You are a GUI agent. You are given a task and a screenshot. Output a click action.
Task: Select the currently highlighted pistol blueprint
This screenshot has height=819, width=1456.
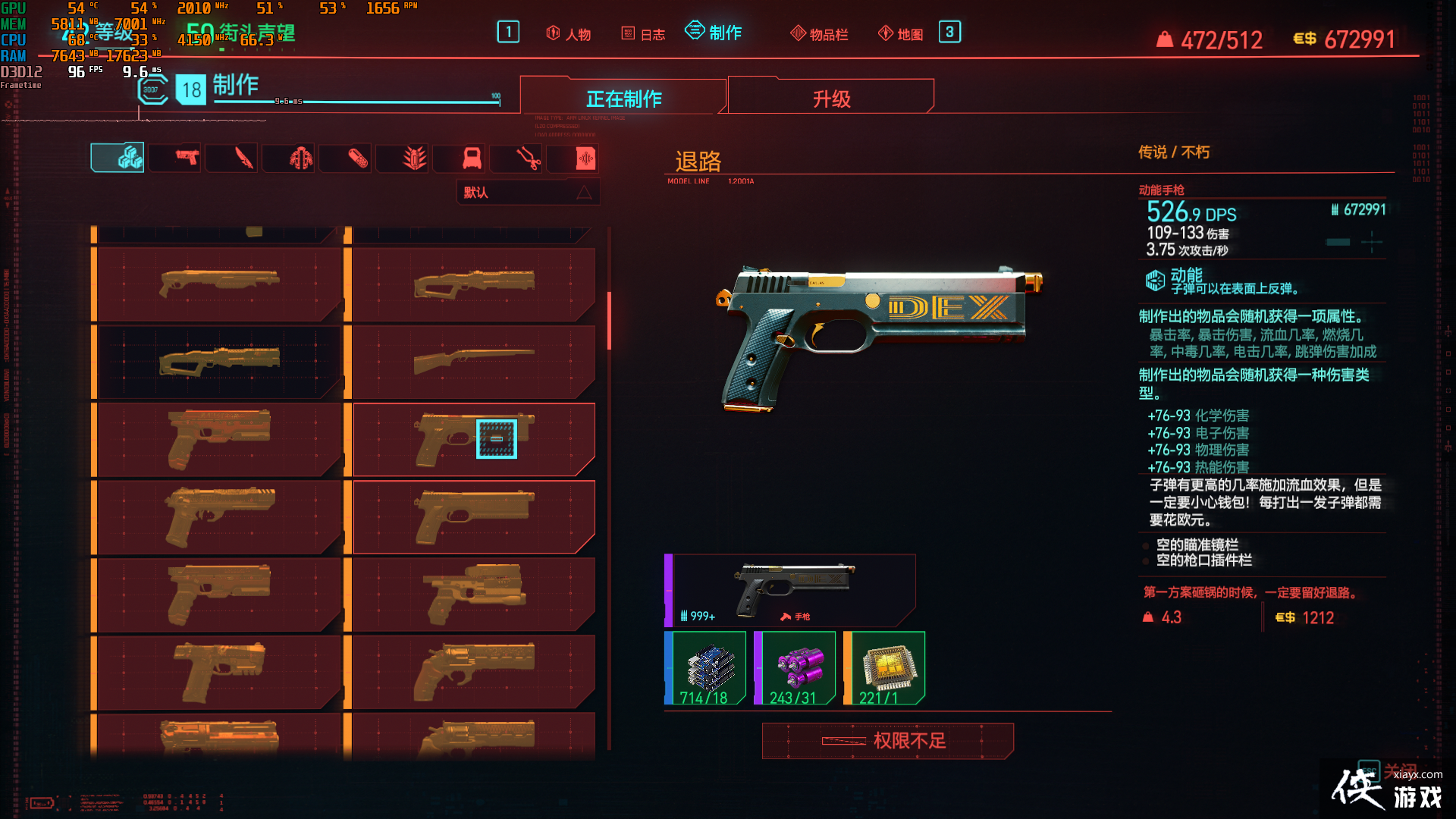[474, 440]
